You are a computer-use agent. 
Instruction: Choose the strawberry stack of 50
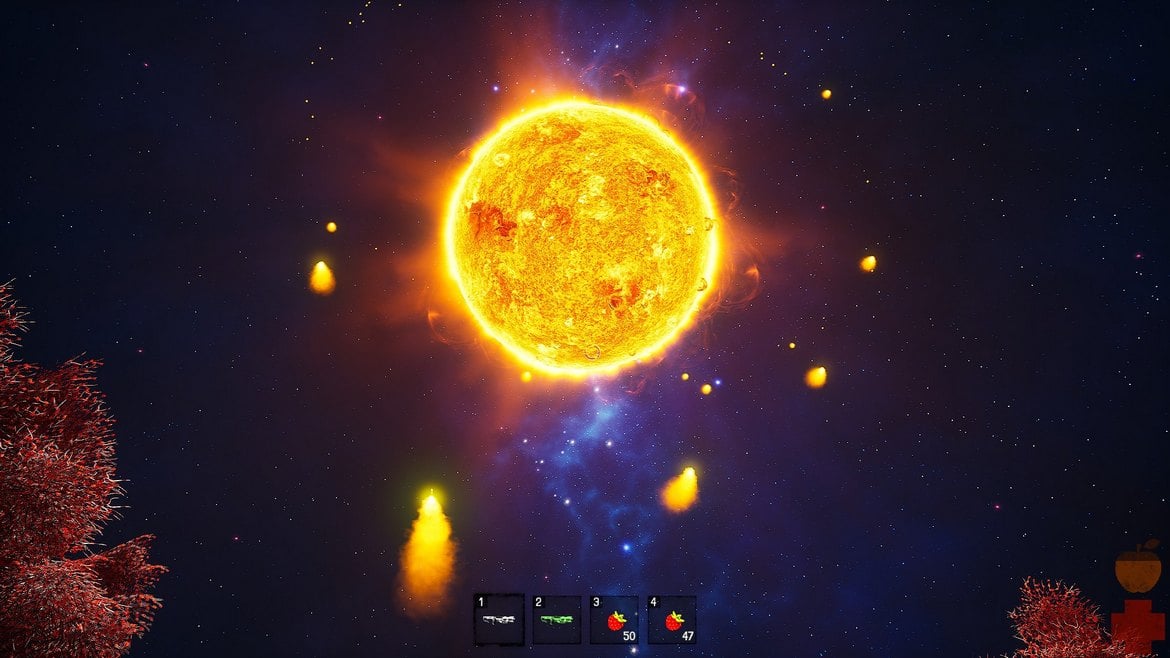[614, 620]
